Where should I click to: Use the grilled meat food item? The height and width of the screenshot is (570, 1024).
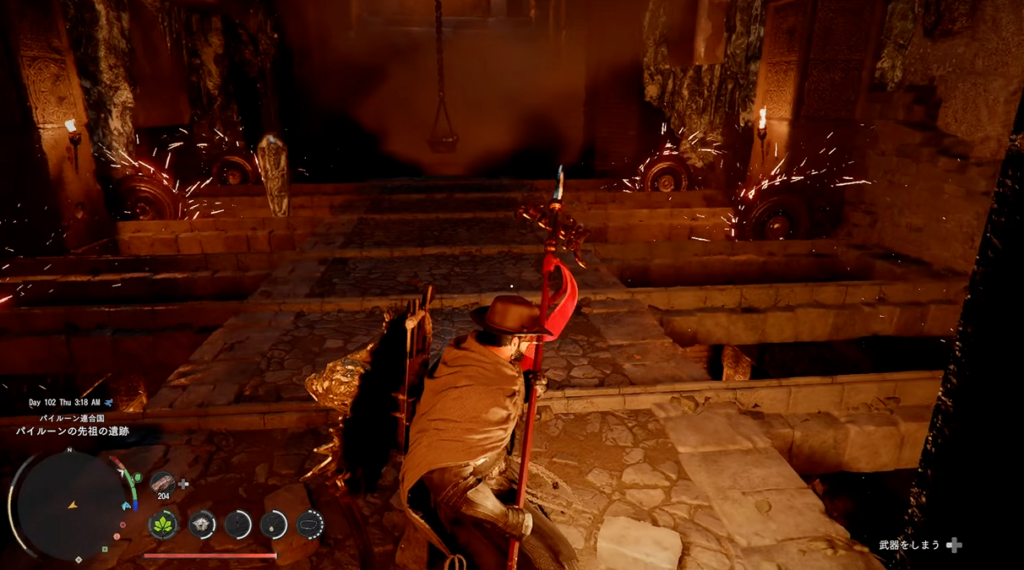coord(163,482)
